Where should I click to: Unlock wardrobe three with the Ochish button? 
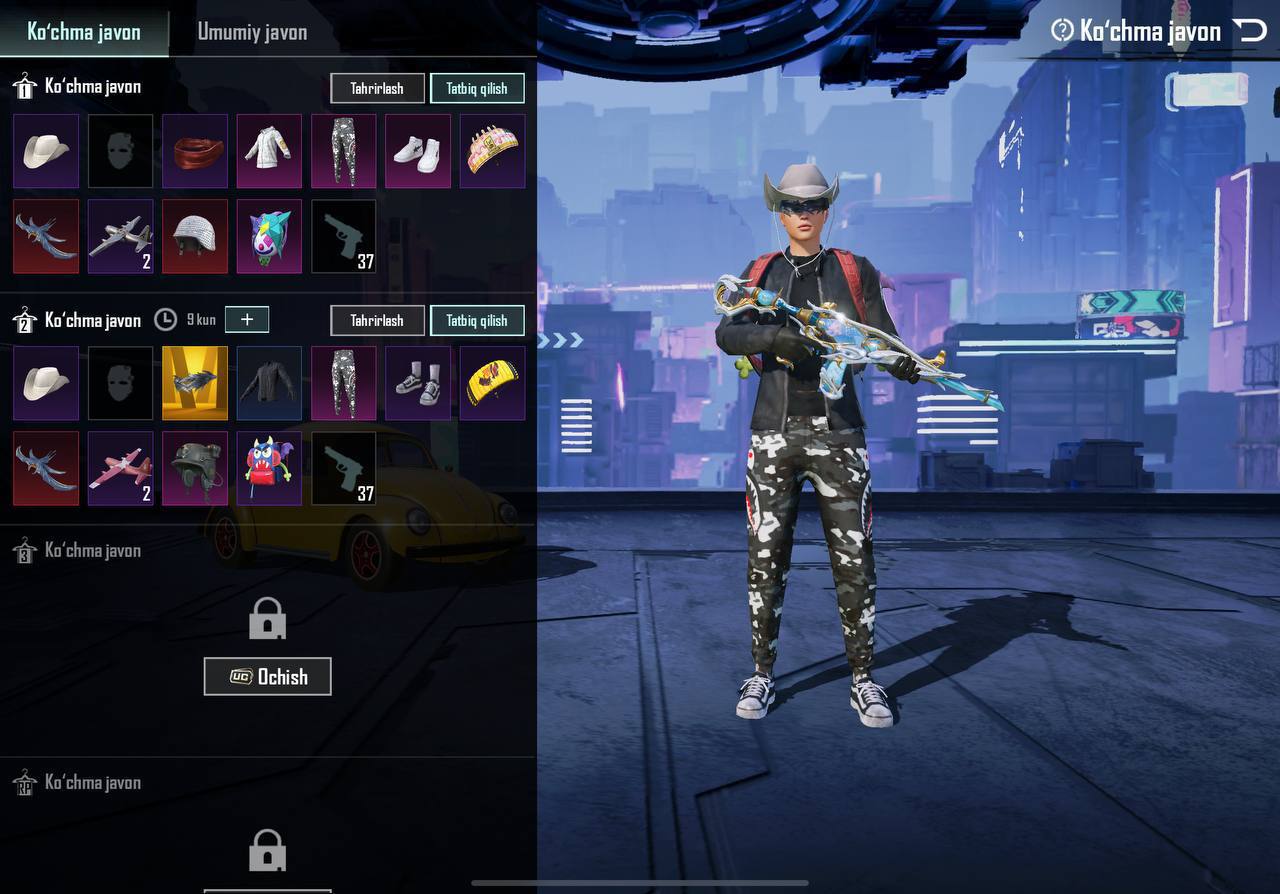tap(267, 677)
